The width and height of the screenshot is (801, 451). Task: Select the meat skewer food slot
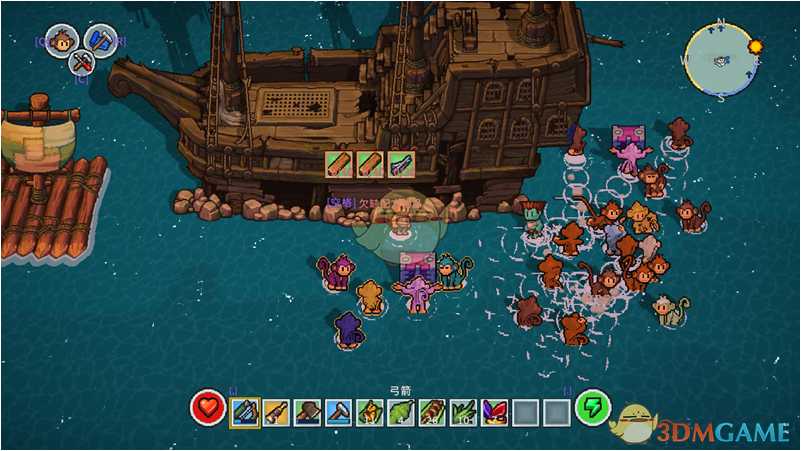pyautogui.click(x=432, y=411)
